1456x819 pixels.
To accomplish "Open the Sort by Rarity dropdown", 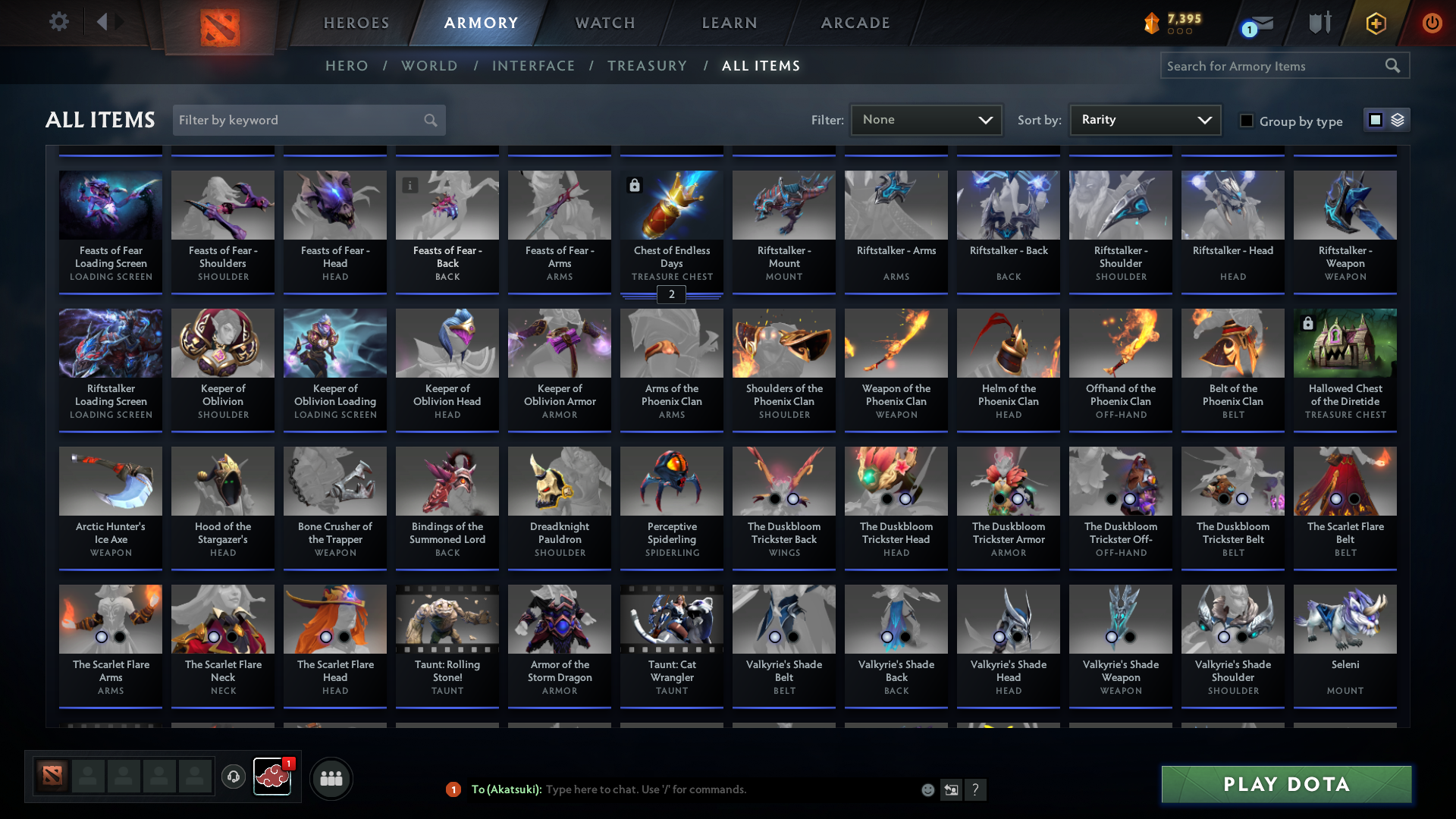I will coord(1144,119).
